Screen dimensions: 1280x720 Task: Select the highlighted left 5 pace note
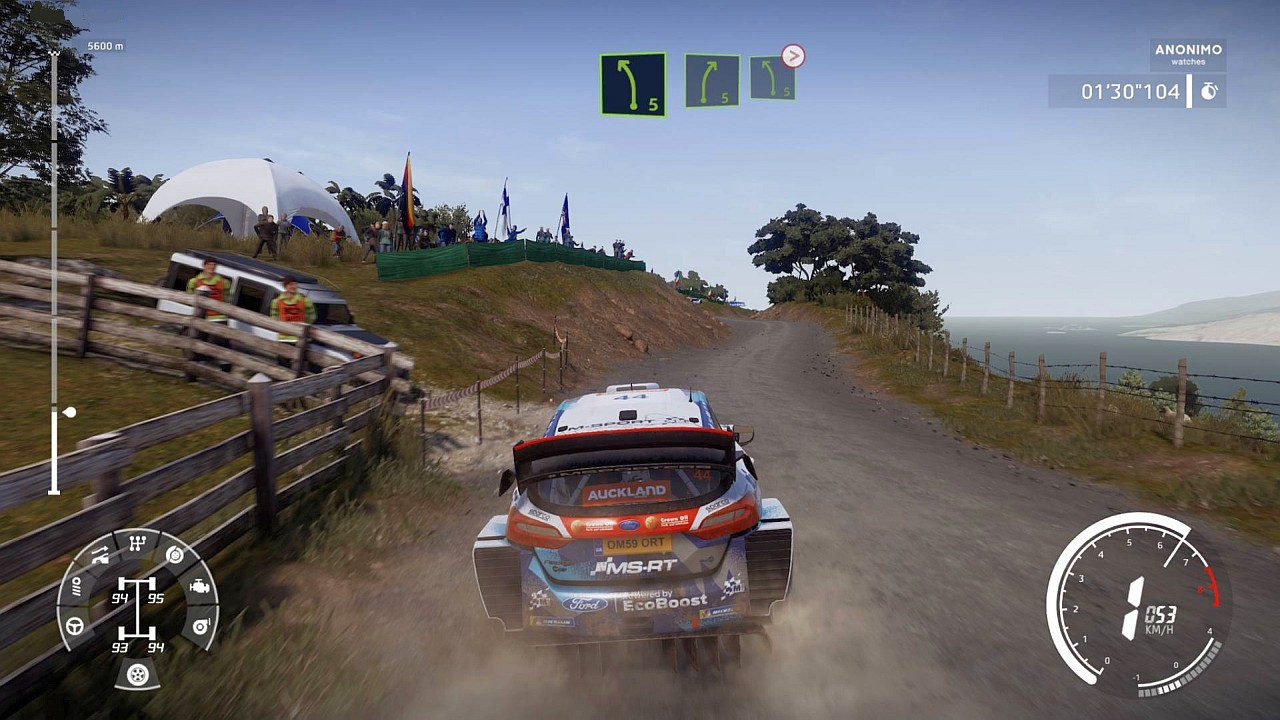(633, 84)
